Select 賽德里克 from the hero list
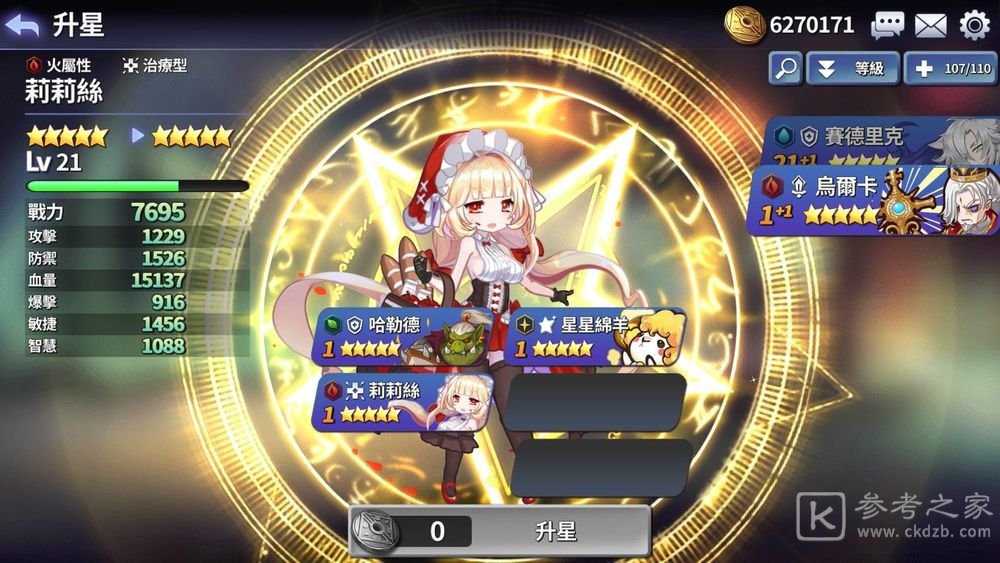Screen dimensions: 1000x563 (880, 141)
